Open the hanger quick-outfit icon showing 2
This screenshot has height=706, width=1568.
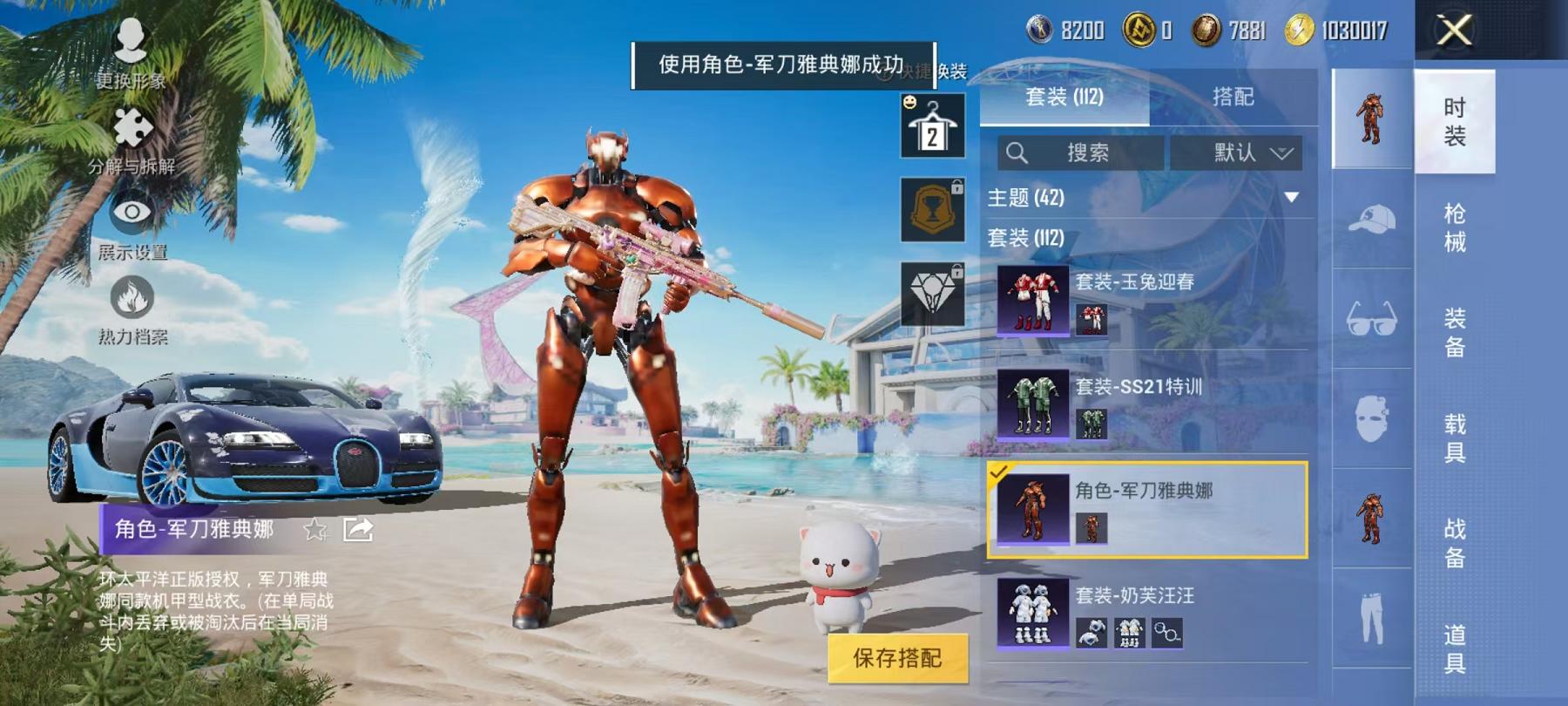click(932, 126)
